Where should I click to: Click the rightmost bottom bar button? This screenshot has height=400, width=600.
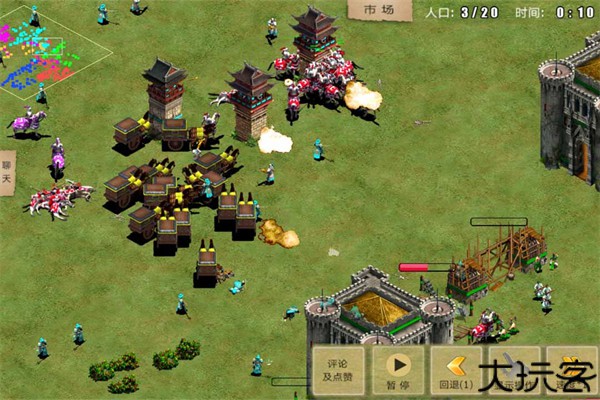(x=573, y=371)
